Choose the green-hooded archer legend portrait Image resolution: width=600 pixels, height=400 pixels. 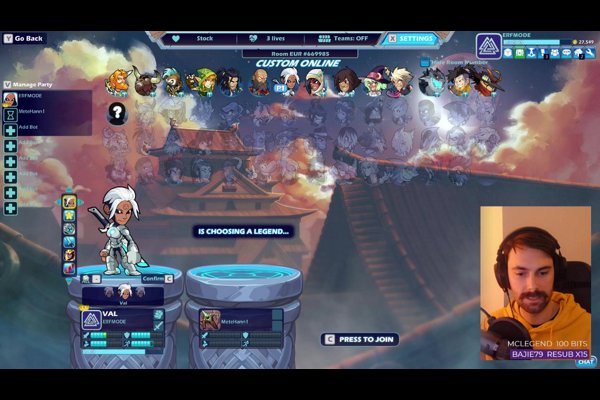[x=205, y=81]
